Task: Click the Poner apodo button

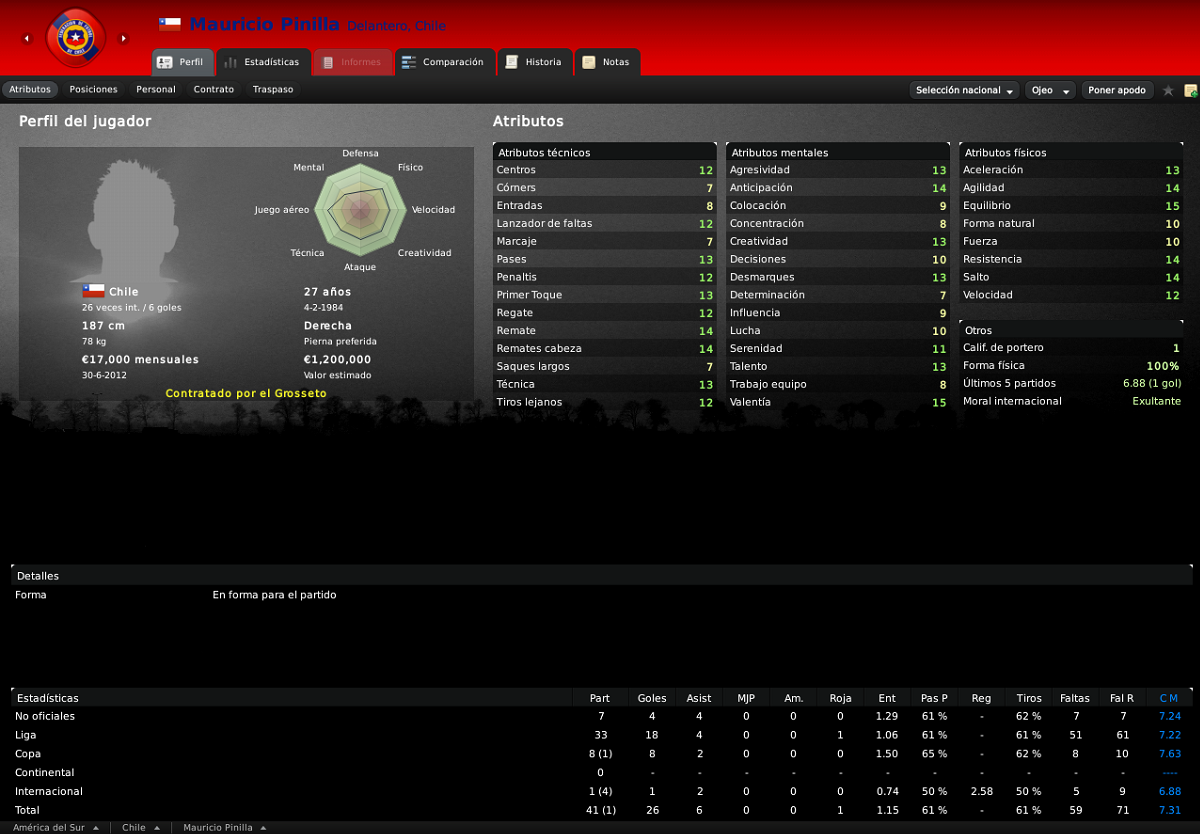Action: [x=1117, y=90]
